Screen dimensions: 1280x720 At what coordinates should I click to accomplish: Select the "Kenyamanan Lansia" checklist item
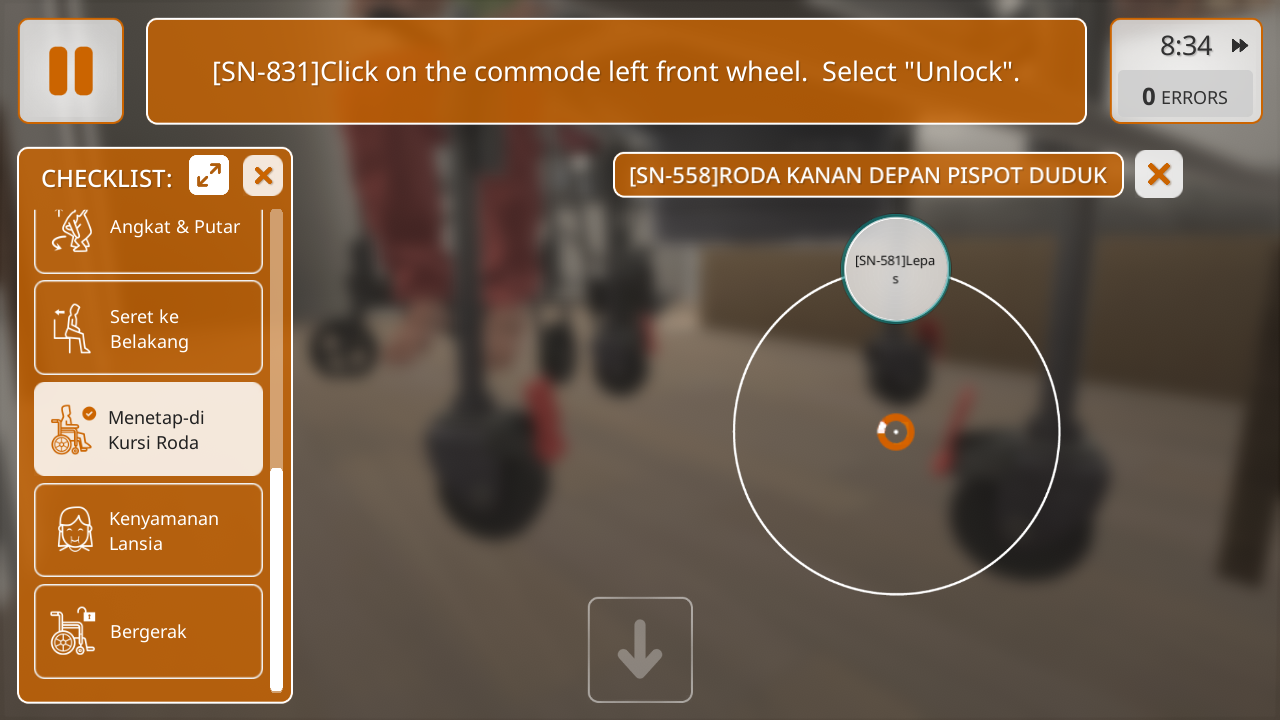(149, 530)
